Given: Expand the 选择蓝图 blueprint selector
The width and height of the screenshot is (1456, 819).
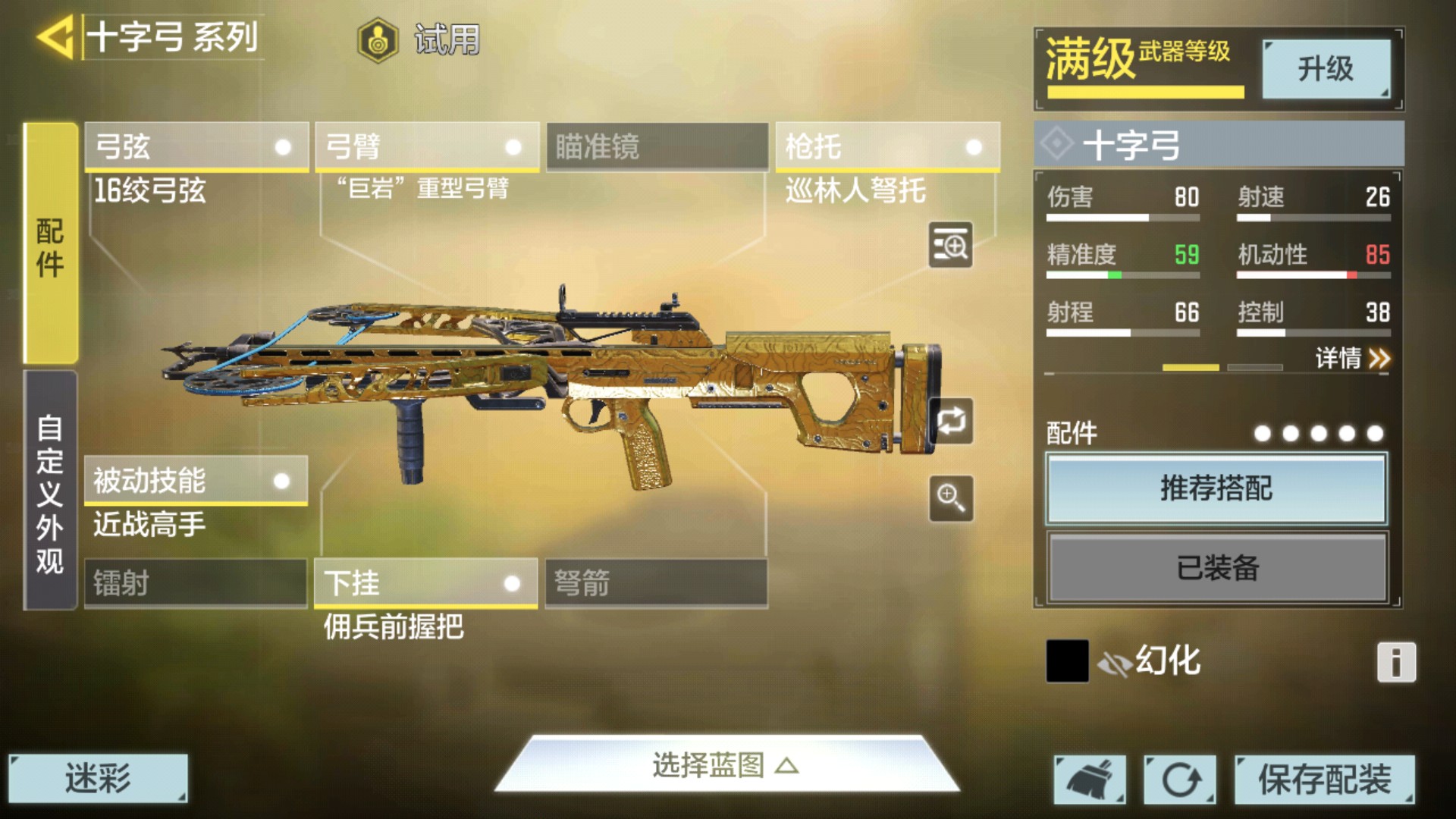Looking at the screenshot, I should [x=725, y=766].
